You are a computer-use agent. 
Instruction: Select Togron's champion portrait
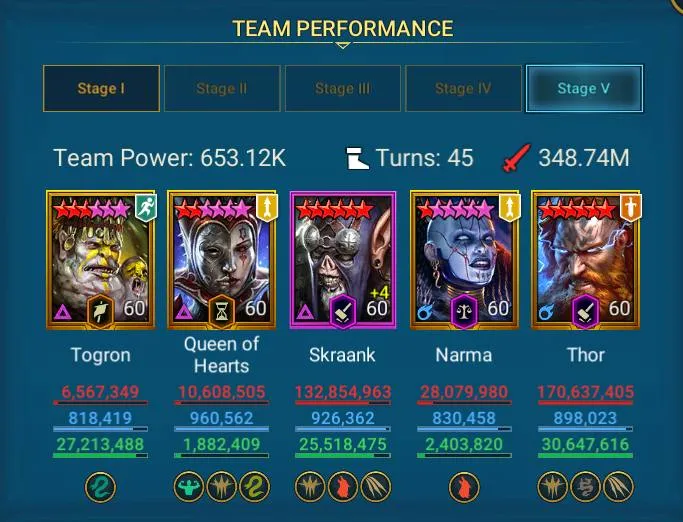[101, 259]
